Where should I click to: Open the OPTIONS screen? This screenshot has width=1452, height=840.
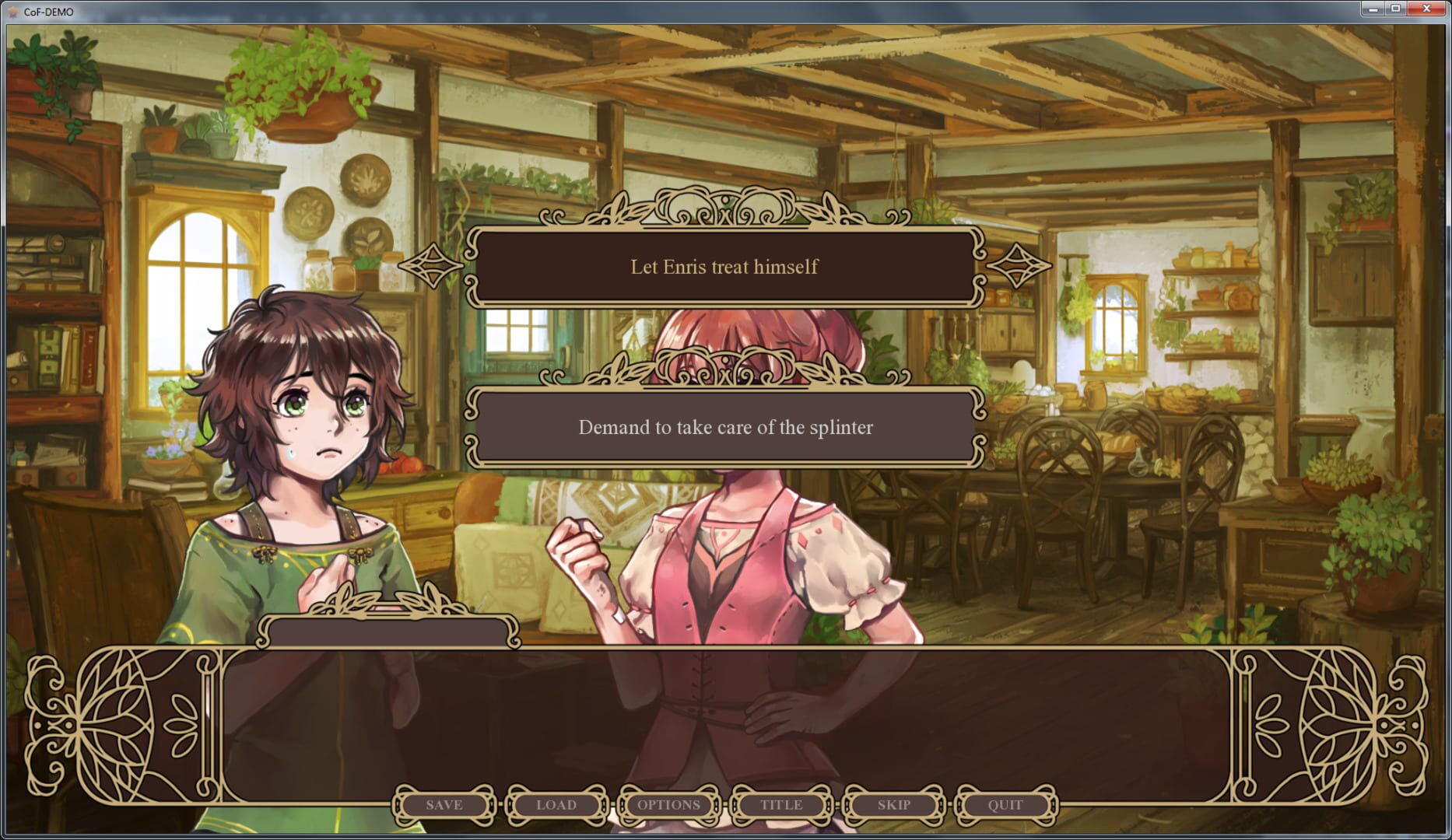tap(667, 805)
